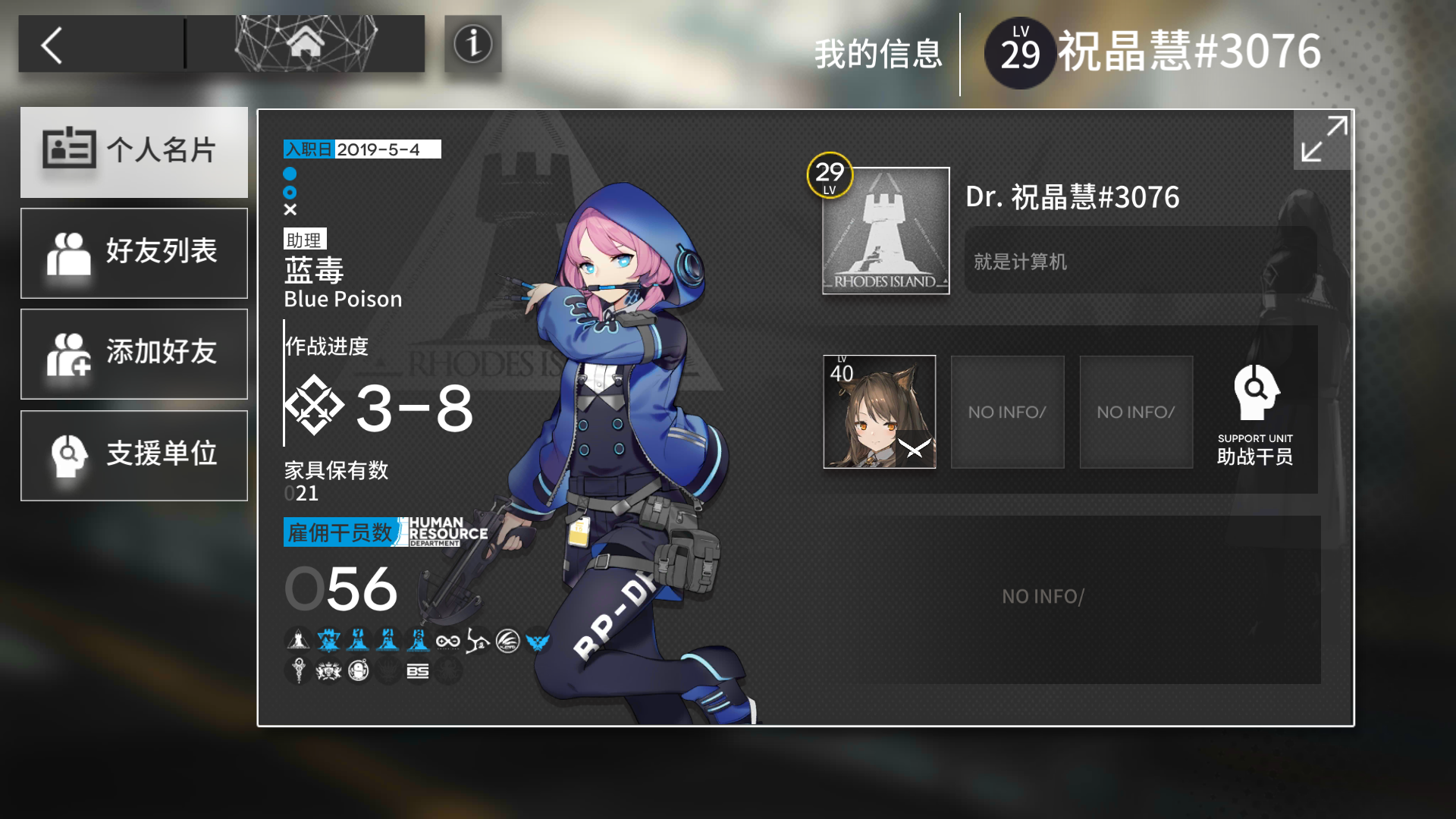The width and height of the screenshot is (1456, 819).
Task: Click the first empty NO INFO/ support slot
Action: pos(1007,412)
